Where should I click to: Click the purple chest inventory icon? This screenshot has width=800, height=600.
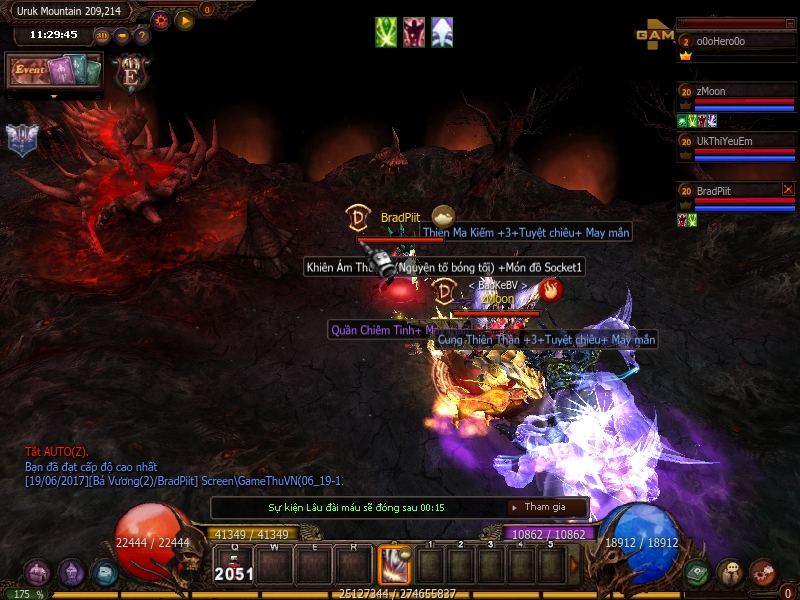[x=38, y=573]
